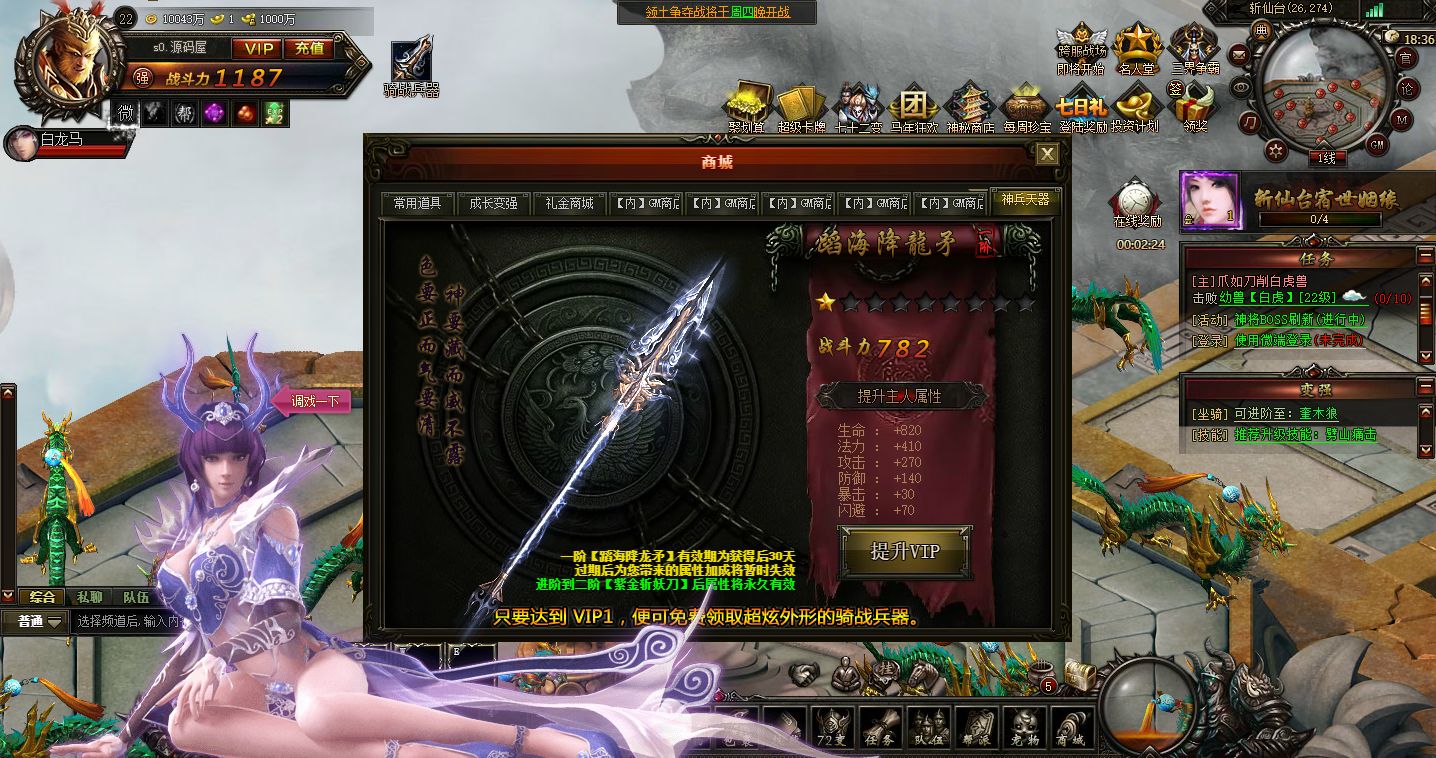1436x758 pixels.
Task: Select the 七十二变 event icon
Action: (x=858, y=104)
